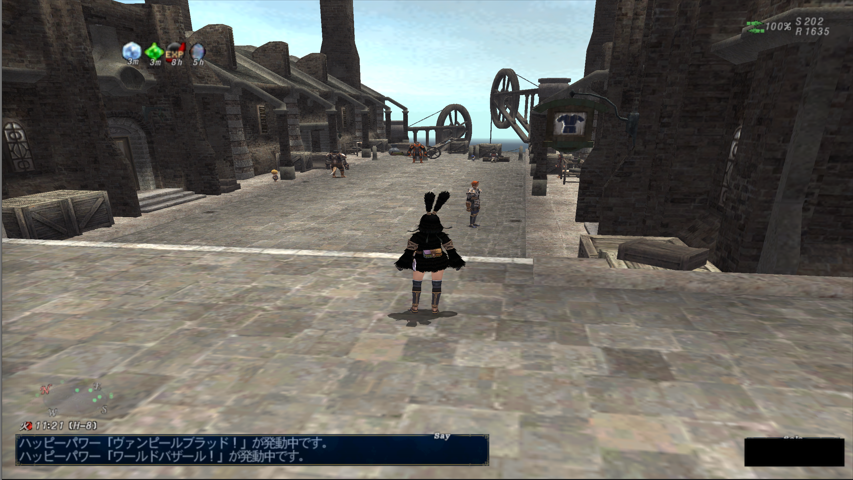Select the green diamond status effect icon
The image size is (853, 480).
(x=154, y=51)
